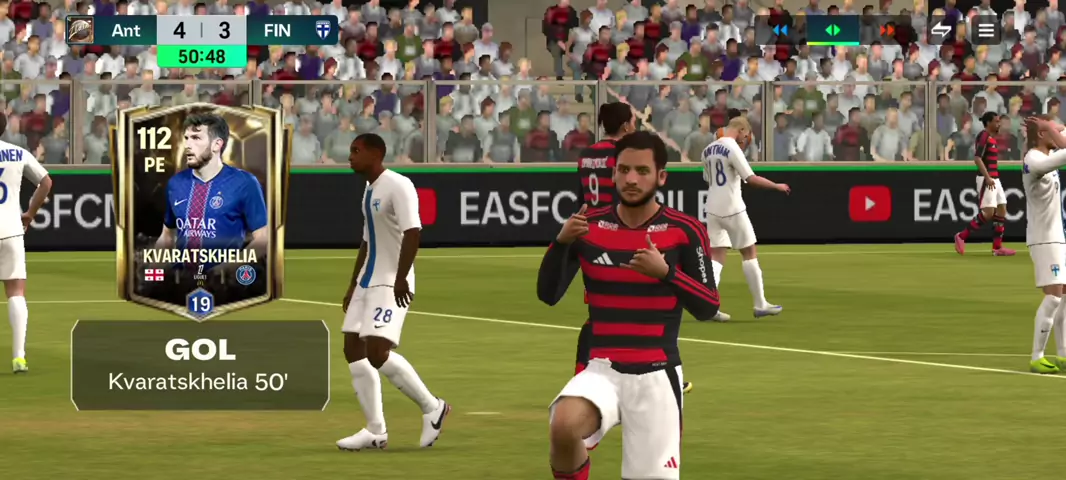
Task: Tap the swap arrows button
Action: pyautogui.click(x=941, y=30)
